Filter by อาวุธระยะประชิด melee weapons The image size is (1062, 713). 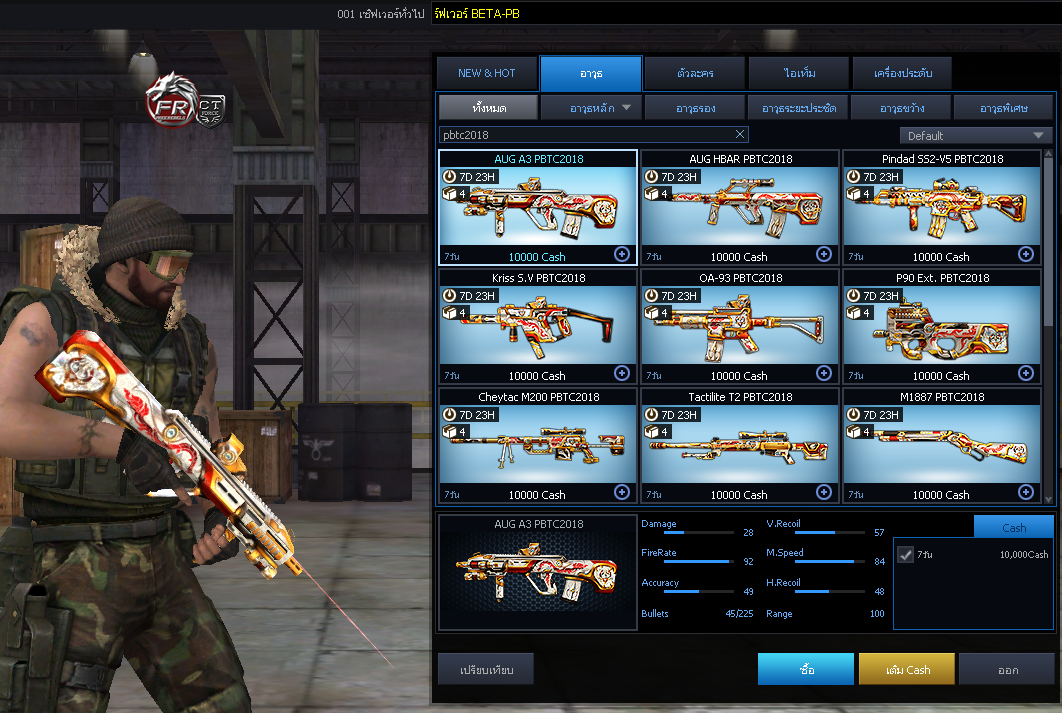[x=798, y=107]
